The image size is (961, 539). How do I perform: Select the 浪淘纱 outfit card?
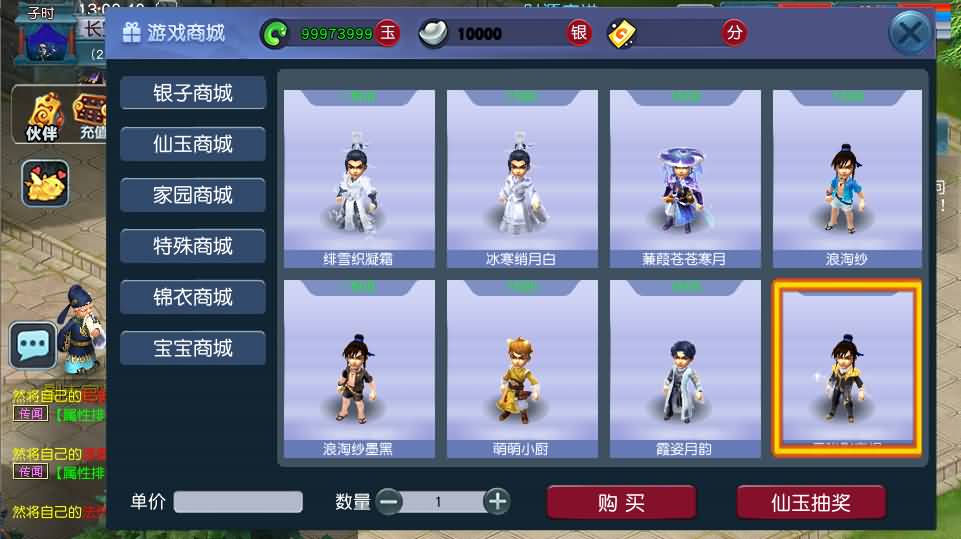point(847,179)
